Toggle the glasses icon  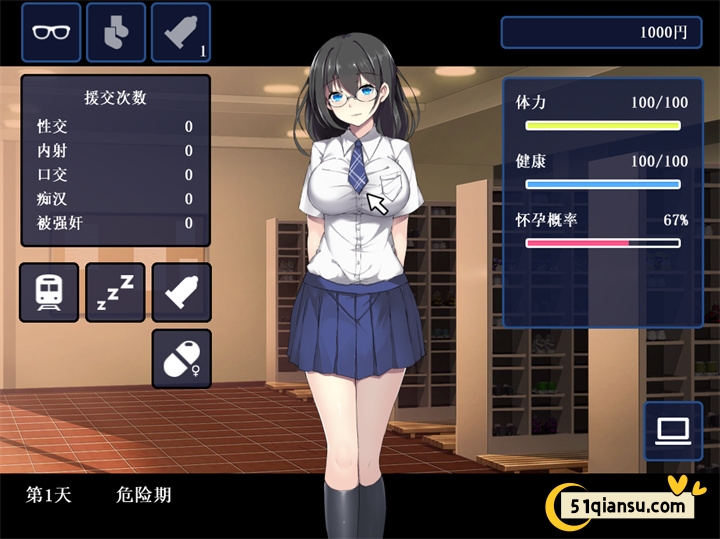(51, 31)
